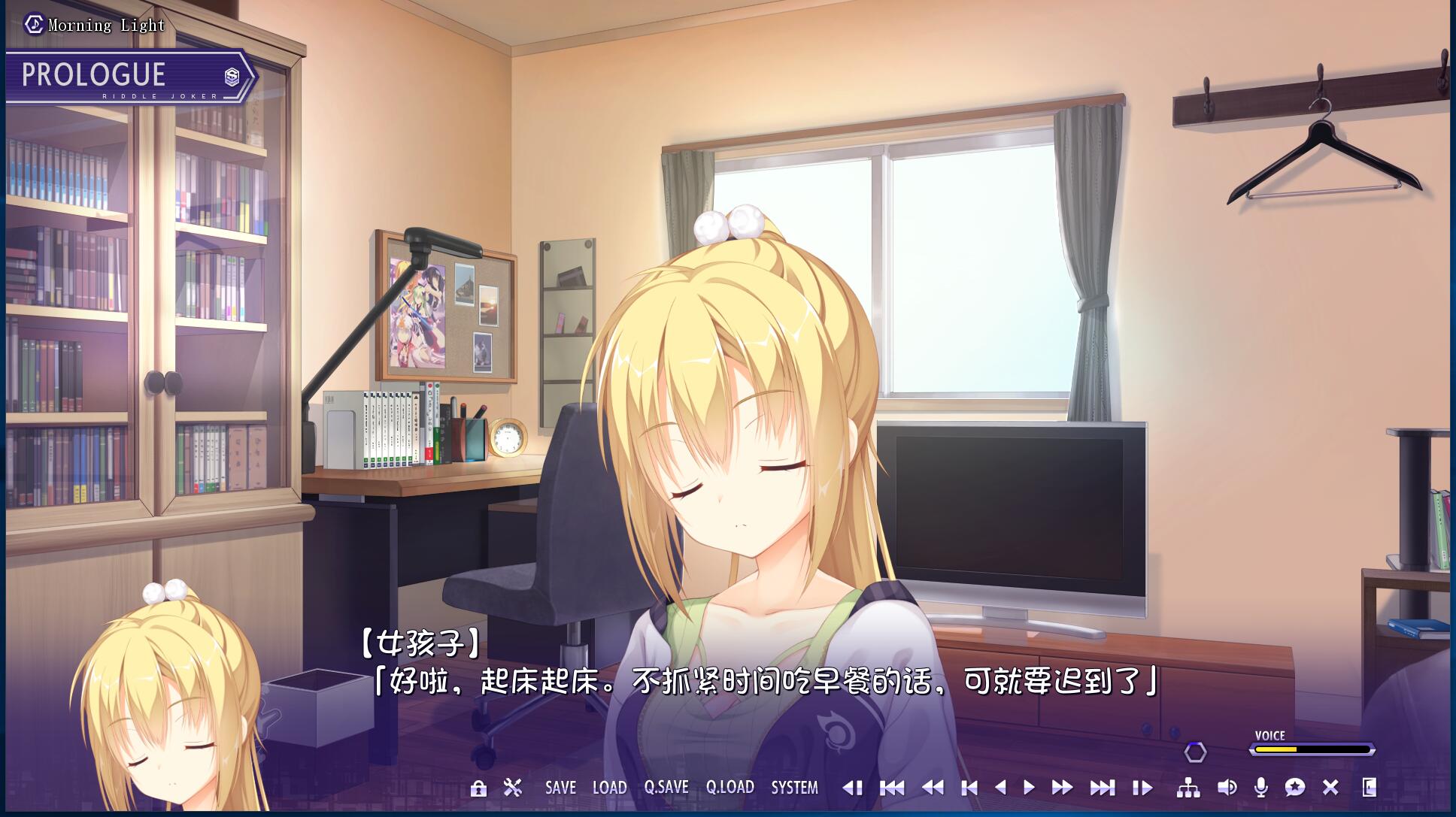The image size is (1456, 817).
Task: Open the scene flowchart icon
Action: (1189, 788)
